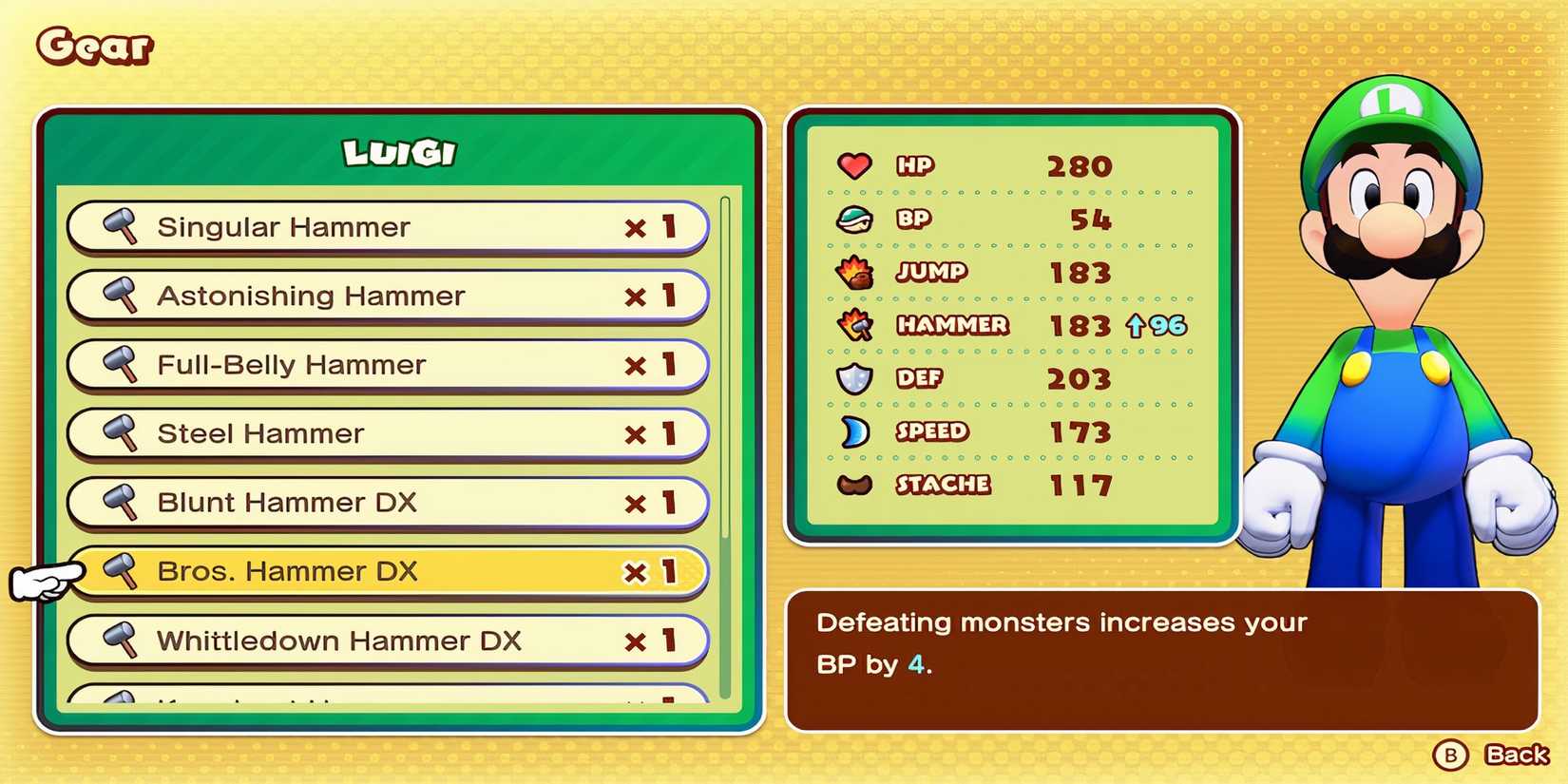
Task: Click the shield DEF icon
Action: 854,378
